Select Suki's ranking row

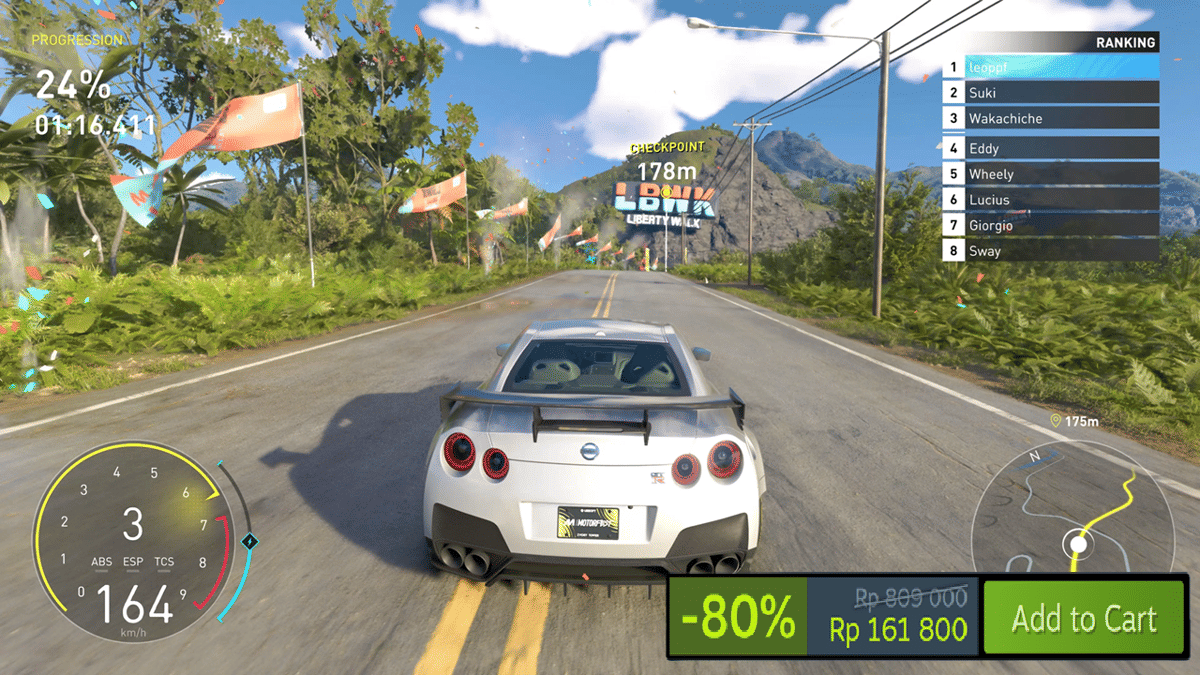click(1052, 93)
